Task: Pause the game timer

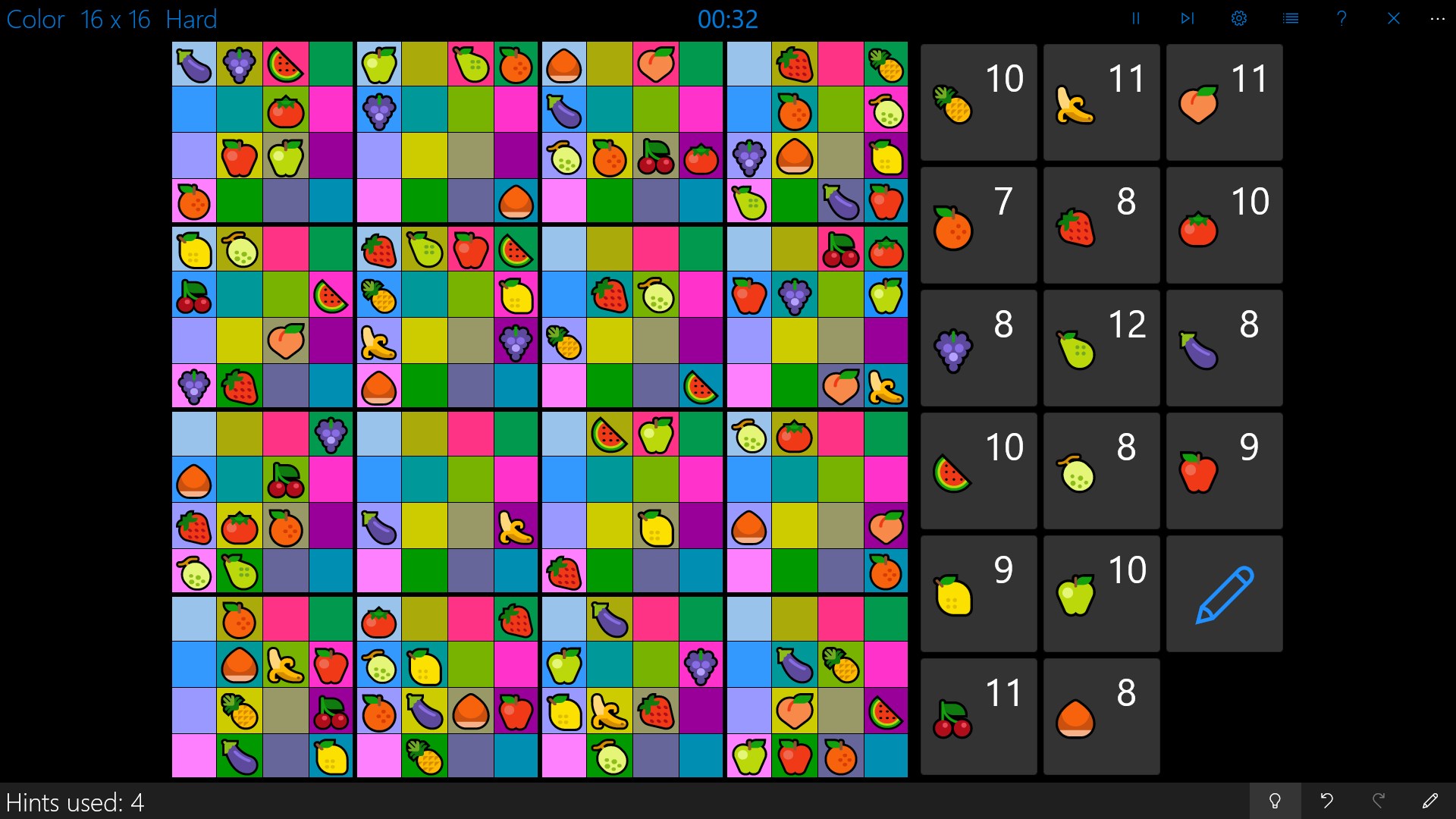Action: pos(1135,18)
